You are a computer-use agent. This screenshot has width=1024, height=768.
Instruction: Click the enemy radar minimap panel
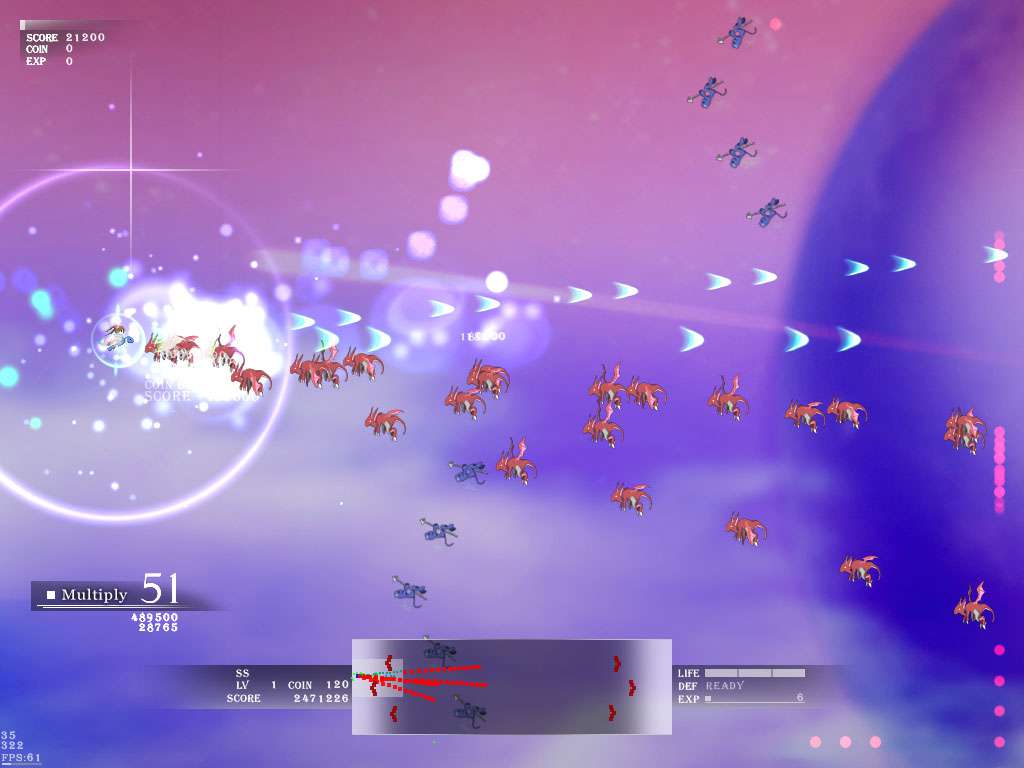click(x=511, y=686)
